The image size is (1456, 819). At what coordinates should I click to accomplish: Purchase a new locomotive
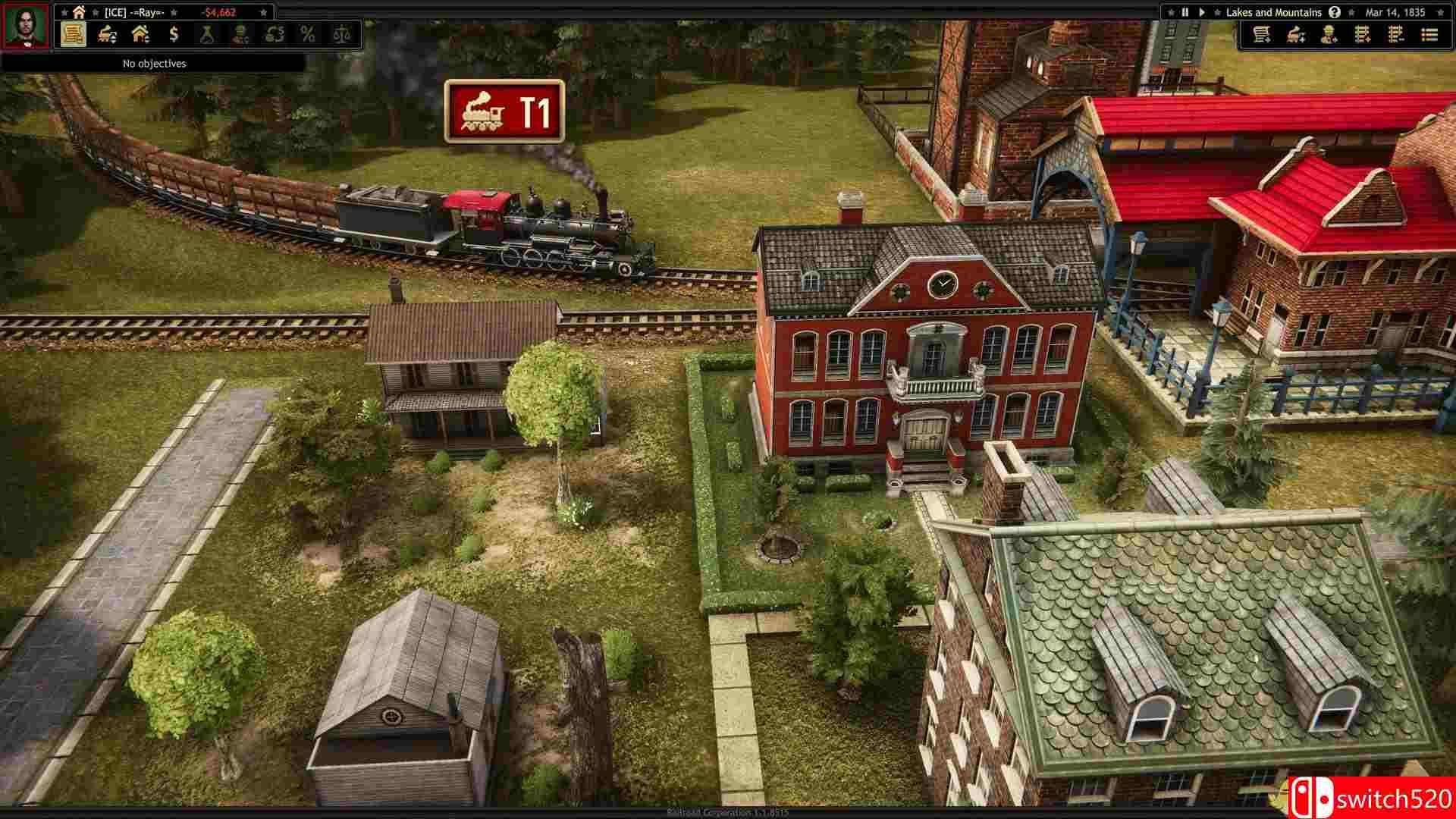click(1295, 36)
